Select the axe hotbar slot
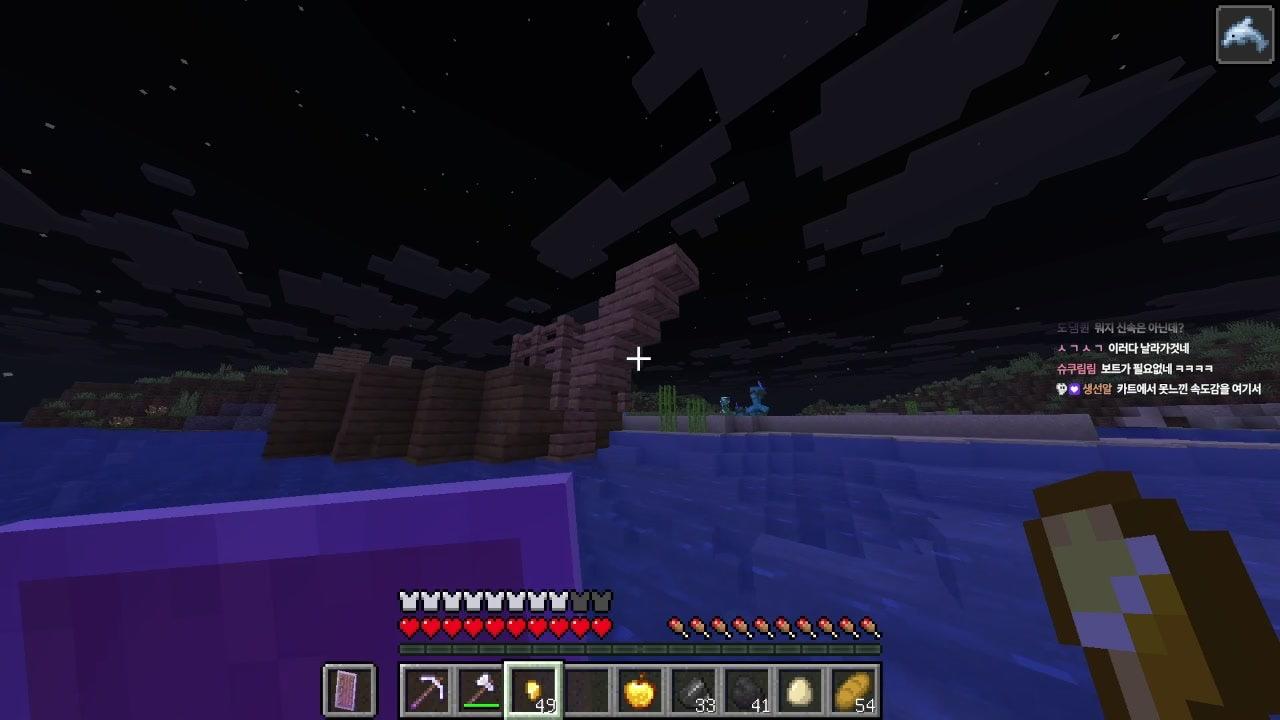This screenshot has height=720, width=1280. (479, 690)
